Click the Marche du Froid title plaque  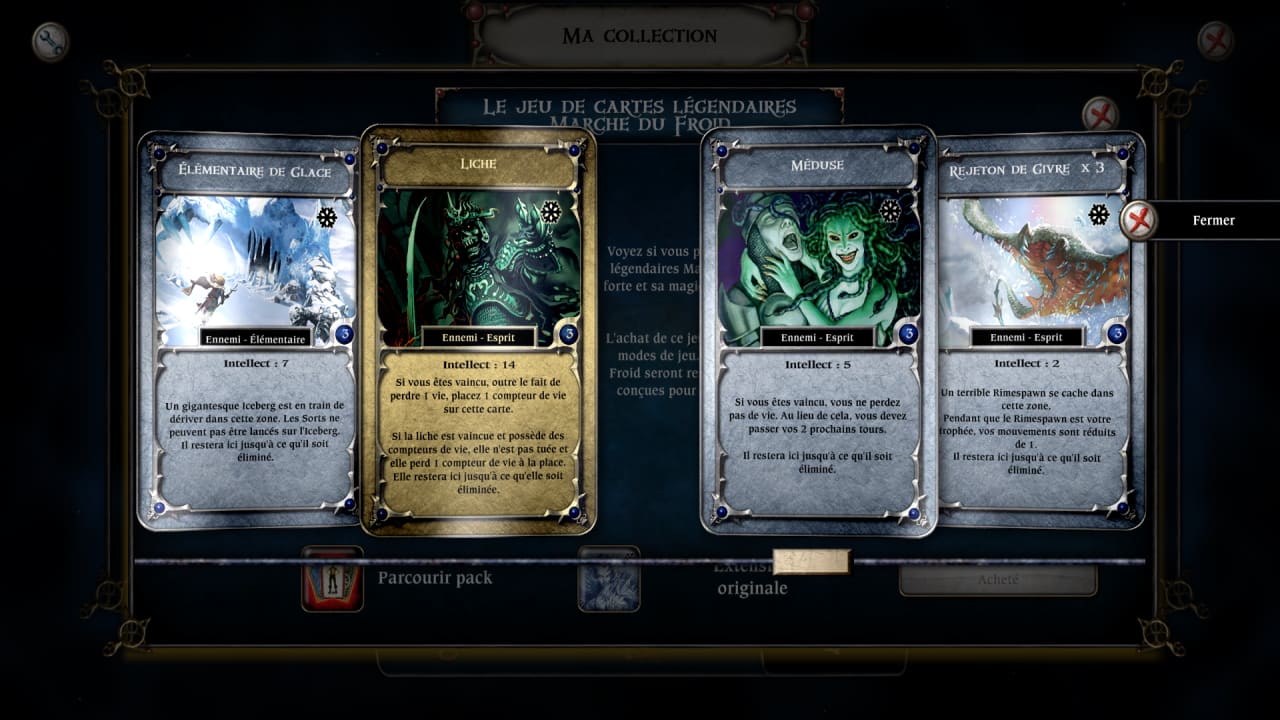click(640, 110)
